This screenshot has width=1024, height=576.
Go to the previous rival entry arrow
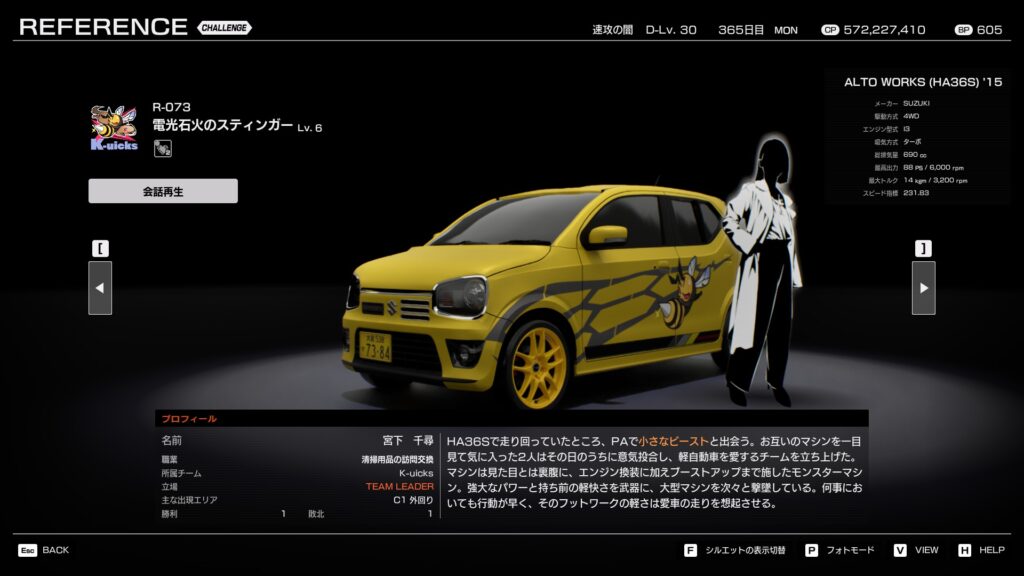(x=100, y=288)
